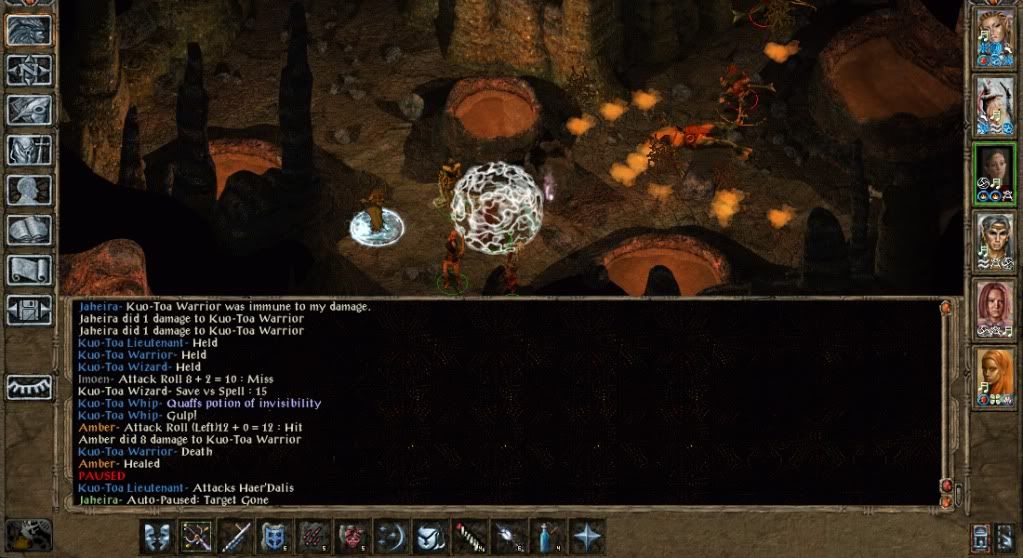Screen dimensions: 1023x558
Task: Show the character record head-profile button
Action: coord(29,190)
